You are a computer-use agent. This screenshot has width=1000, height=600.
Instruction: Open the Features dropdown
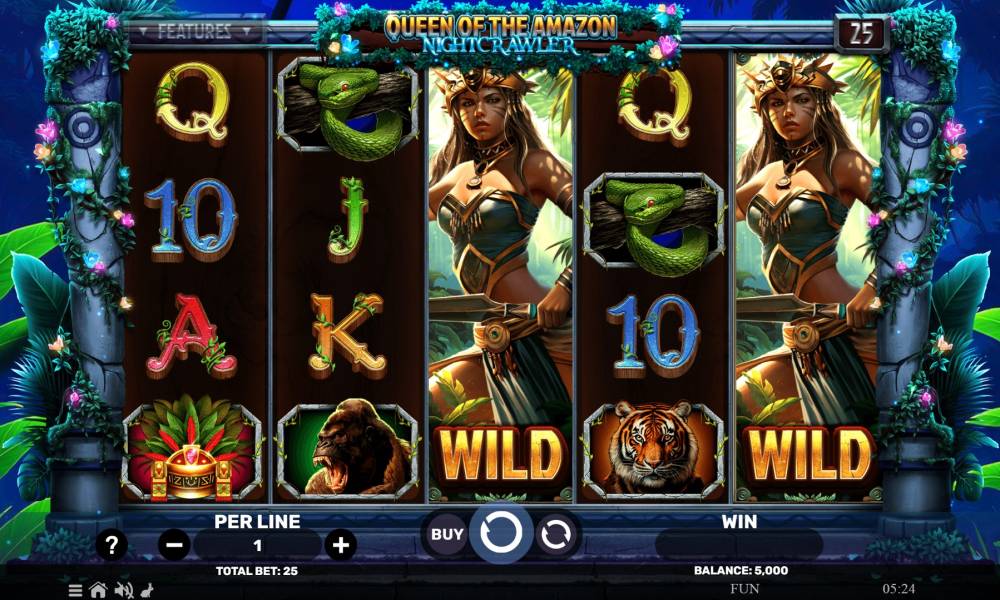[195, 31]
